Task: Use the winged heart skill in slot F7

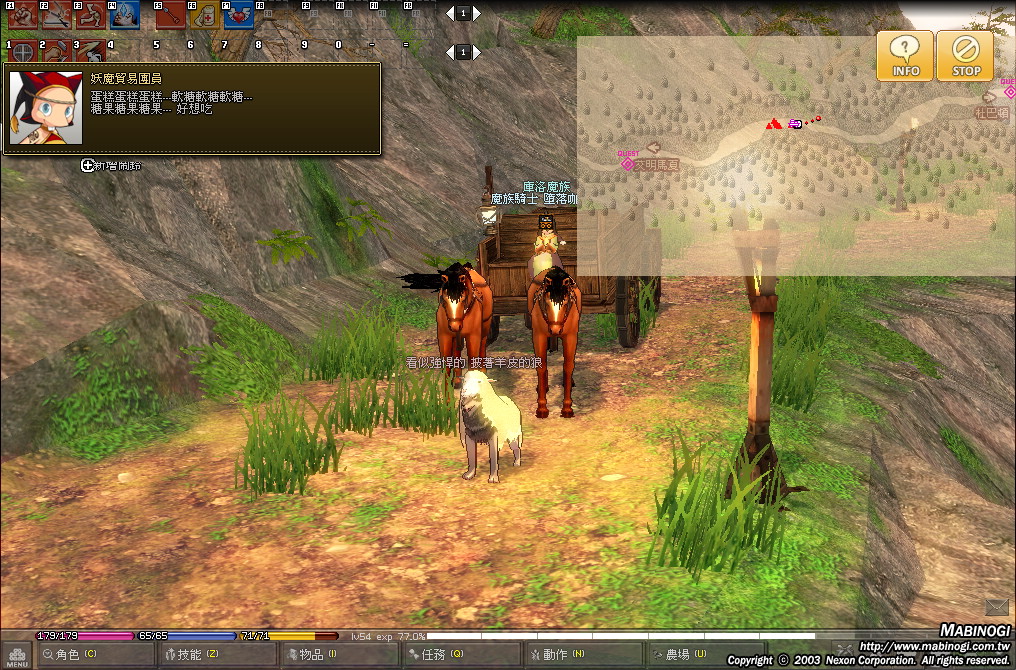Action: pos(237,14)
